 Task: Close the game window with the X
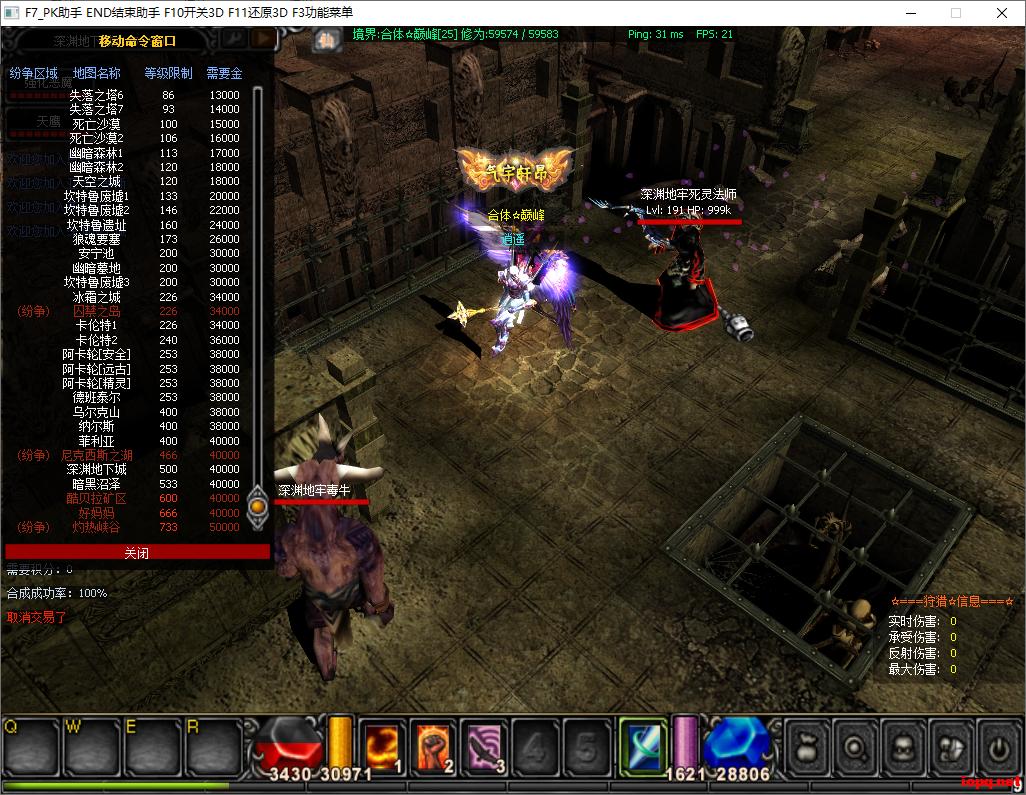pyautogui.click(x=1002, y=13)
